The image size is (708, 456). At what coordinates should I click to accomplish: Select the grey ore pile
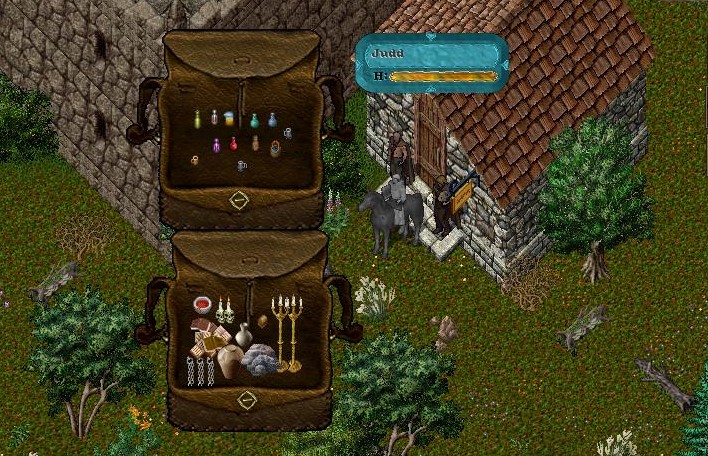coord(262,359)
